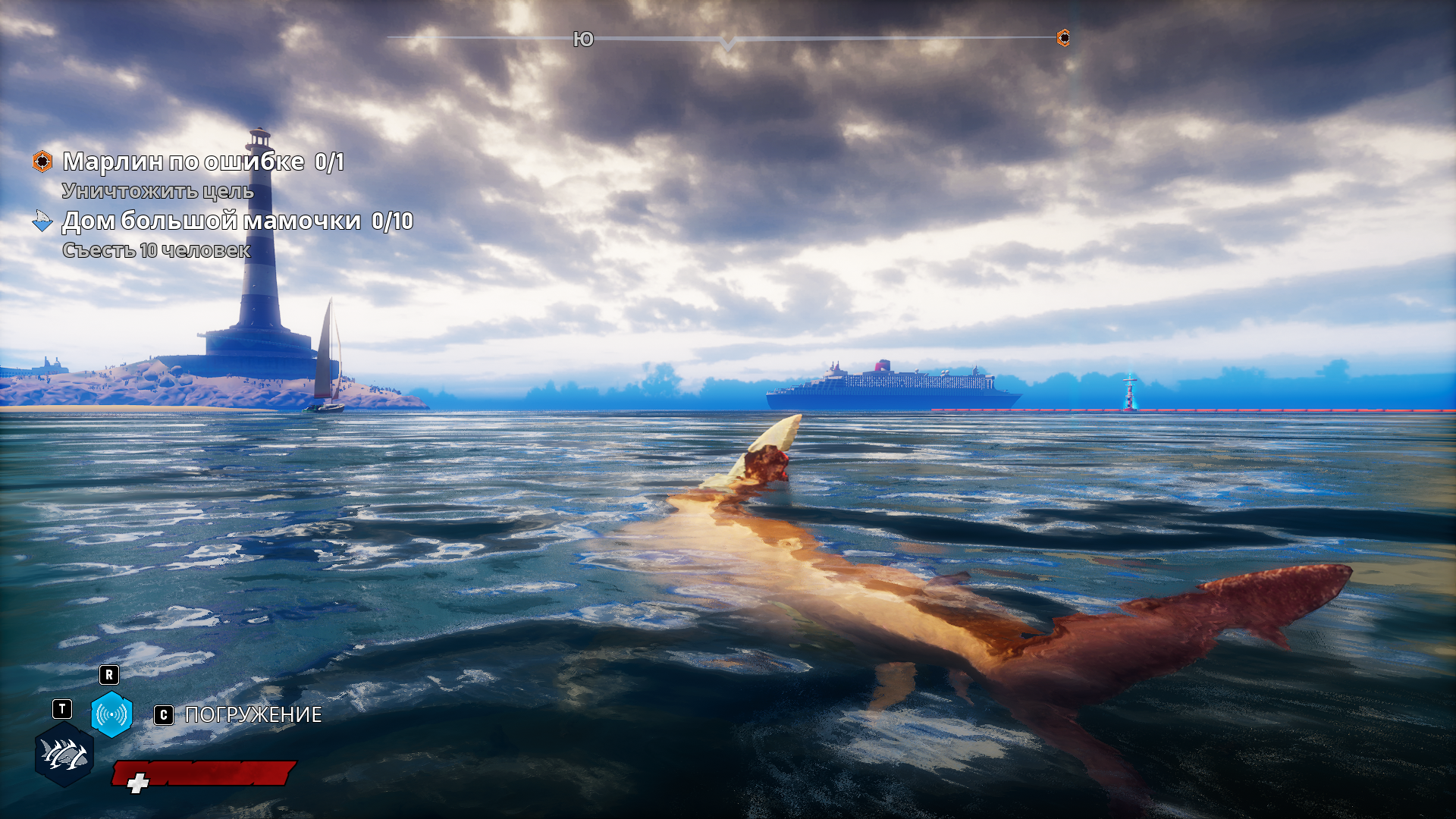Activate the blue sonar ability icon
The image size is (1456, 819).
111,714
